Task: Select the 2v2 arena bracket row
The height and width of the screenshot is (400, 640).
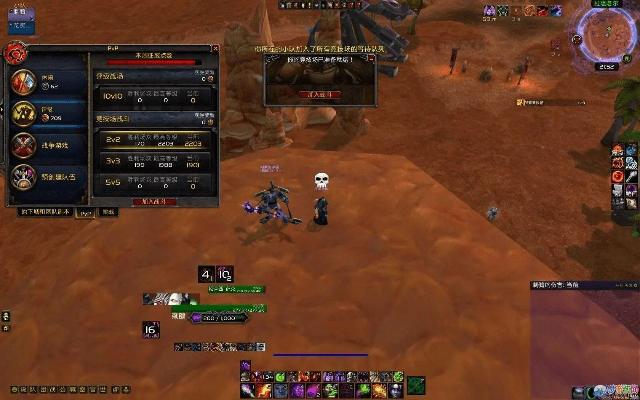Action: click(x=154, y=141)
